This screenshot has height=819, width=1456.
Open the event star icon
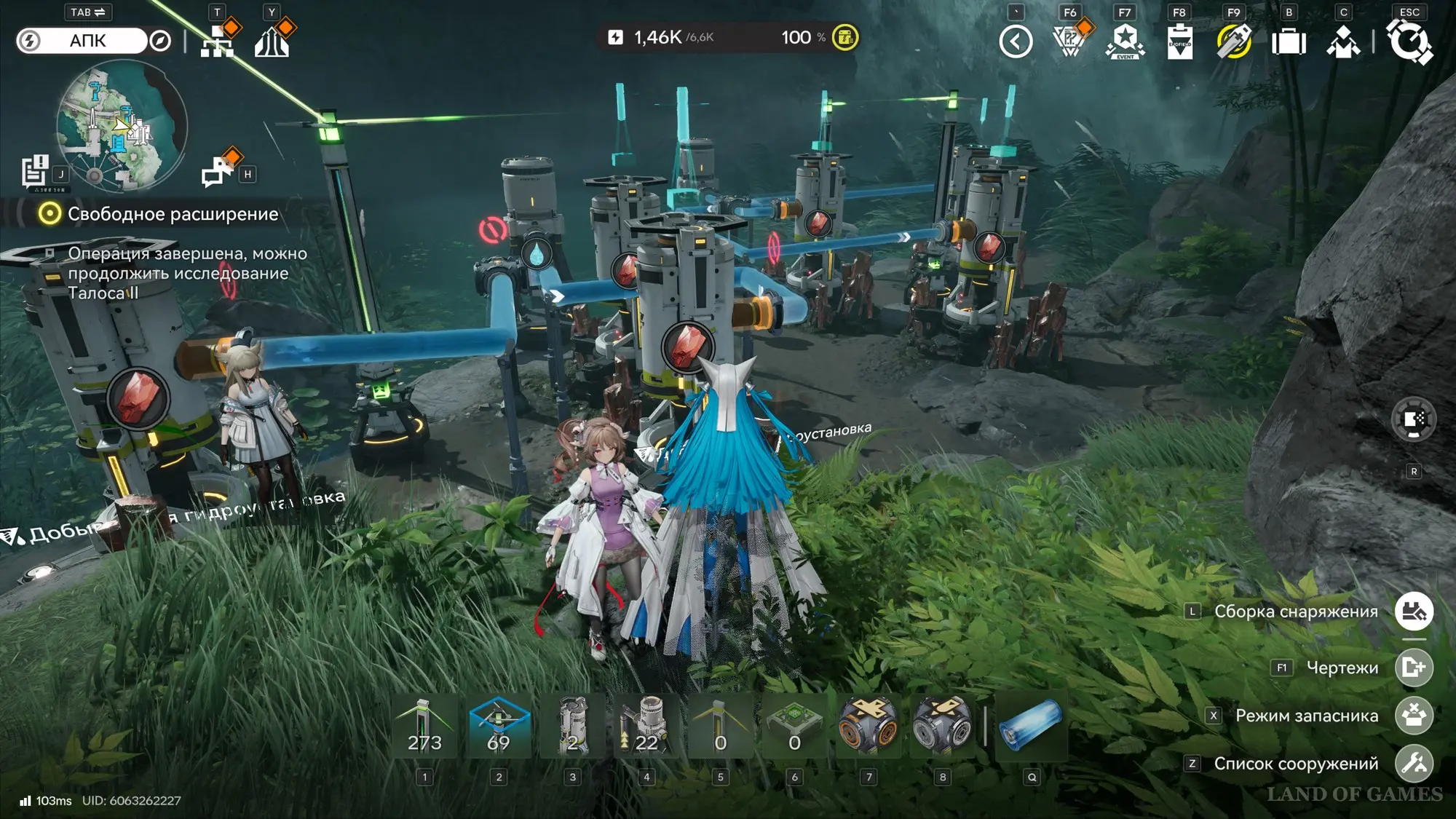click(1125, 41)
